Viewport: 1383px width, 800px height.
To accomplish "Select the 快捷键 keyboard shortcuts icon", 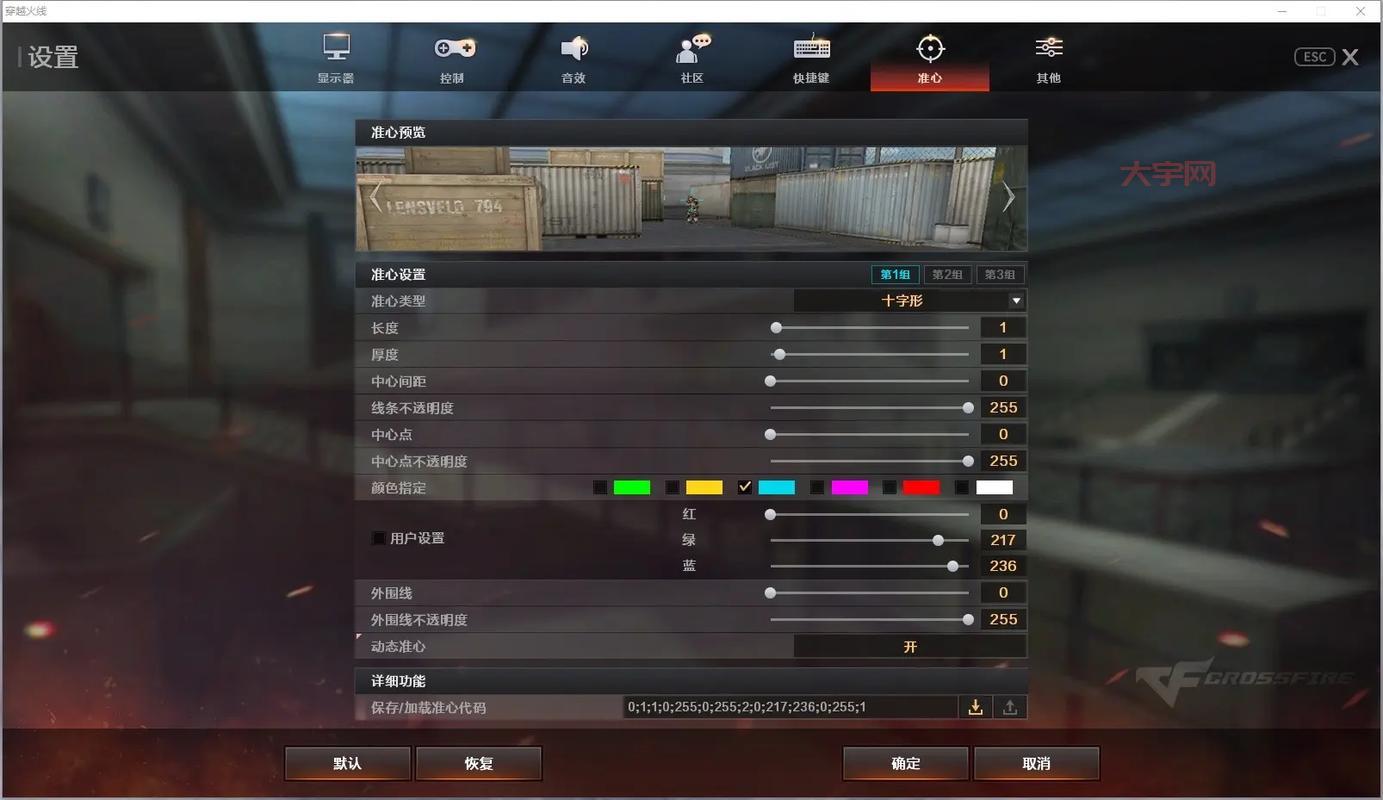I will pyautogui.click(x=810, y=57).
